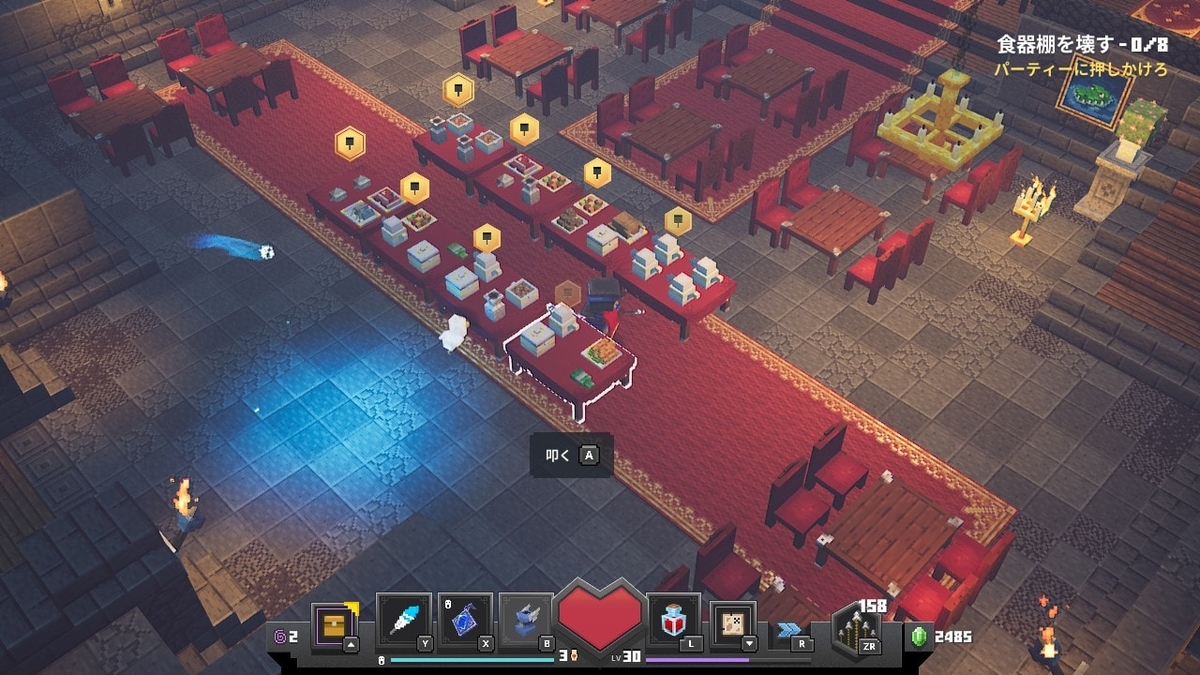Viewport: 1200px width, 675px height.
Task: Open the inventory chest icon
Action: coord(333,625)
